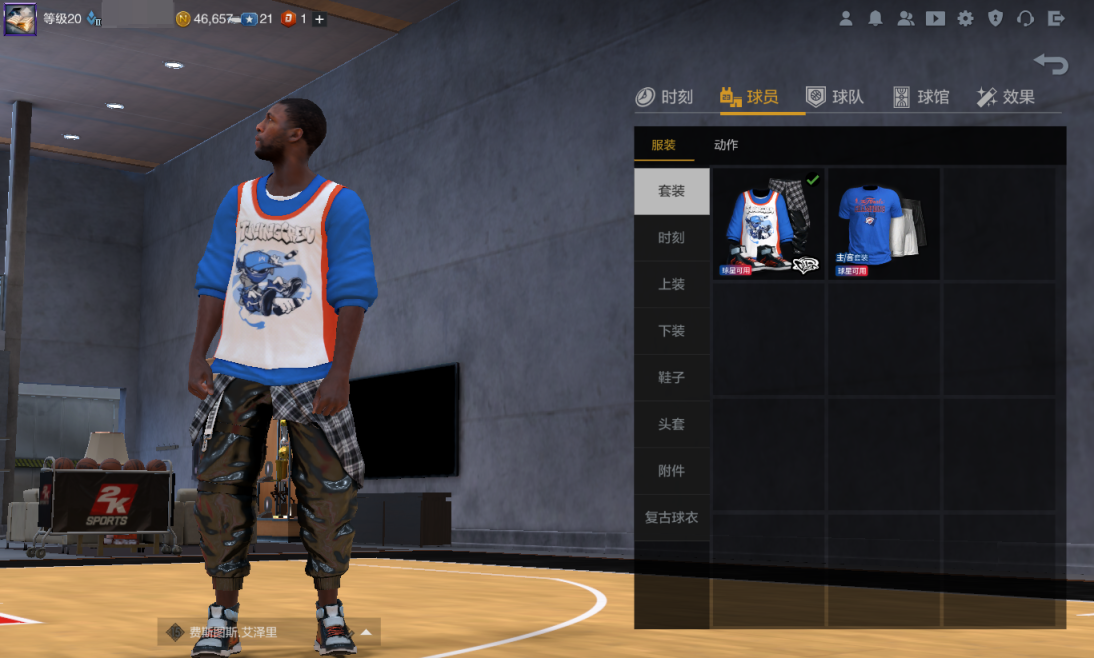
Task: Check the notifications bell
Action: (875, 18)
